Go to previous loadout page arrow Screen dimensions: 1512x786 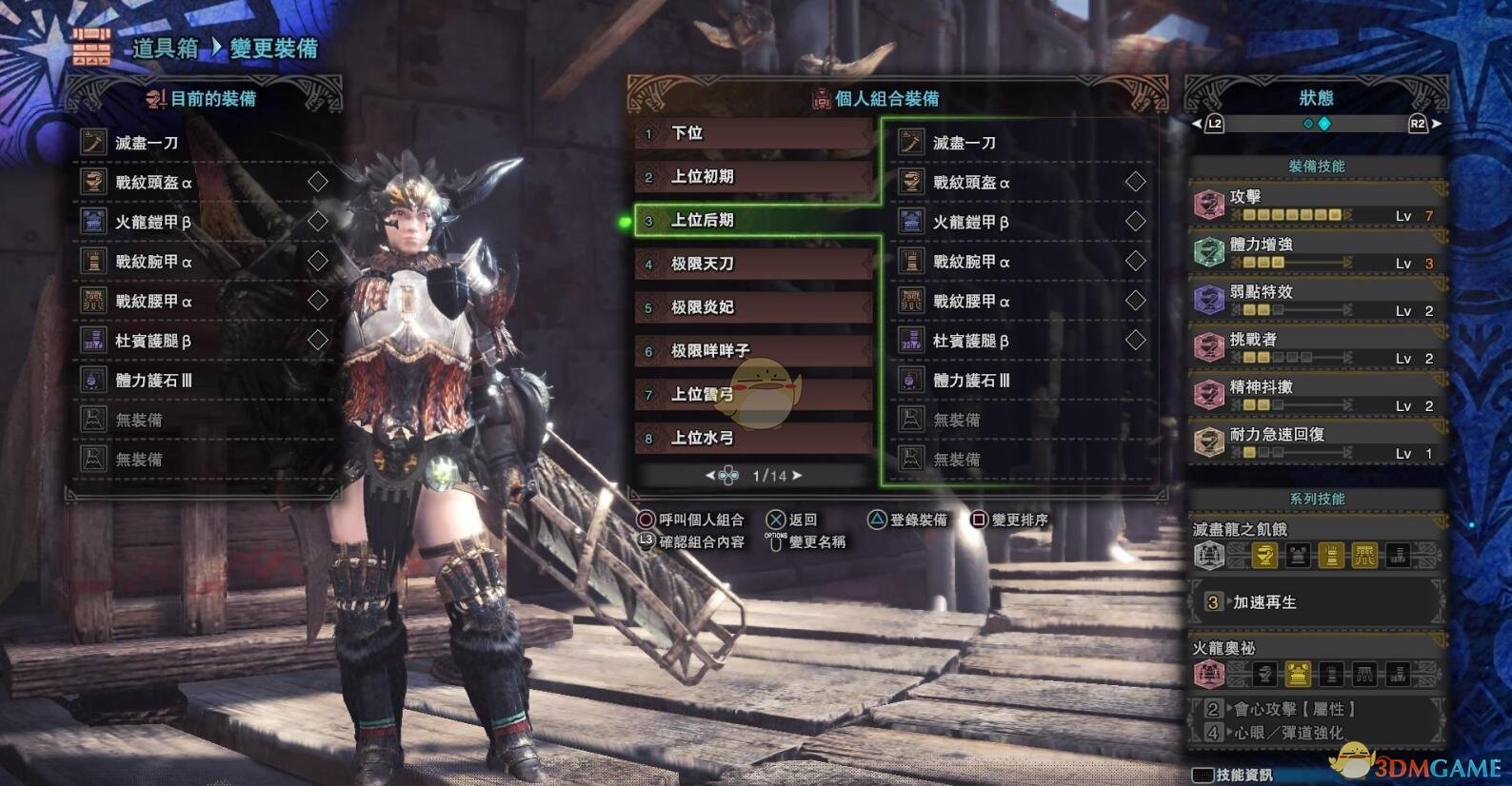coord(710,475)
